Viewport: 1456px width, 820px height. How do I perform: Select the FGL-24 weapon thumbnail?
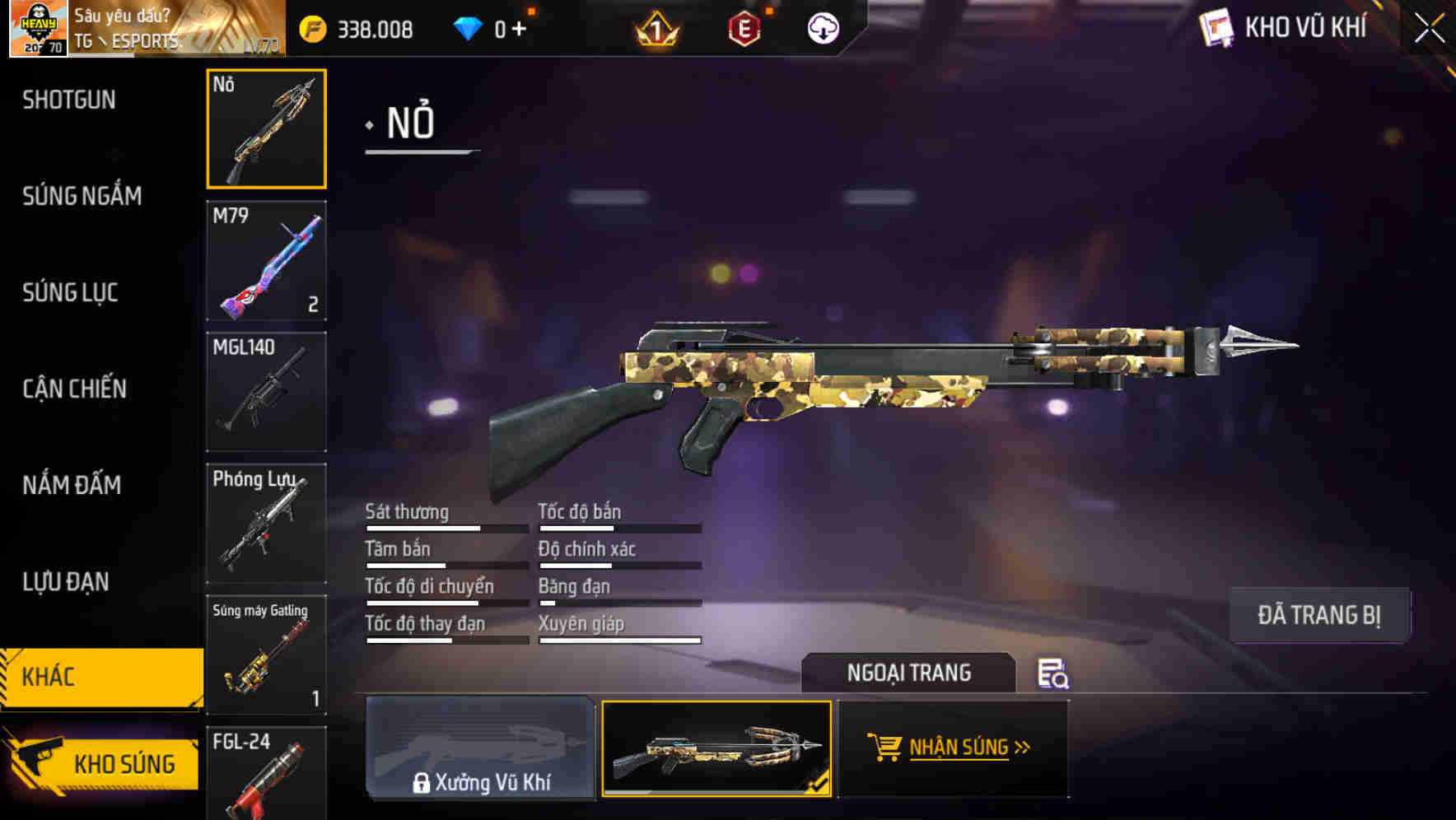[265, 774]
